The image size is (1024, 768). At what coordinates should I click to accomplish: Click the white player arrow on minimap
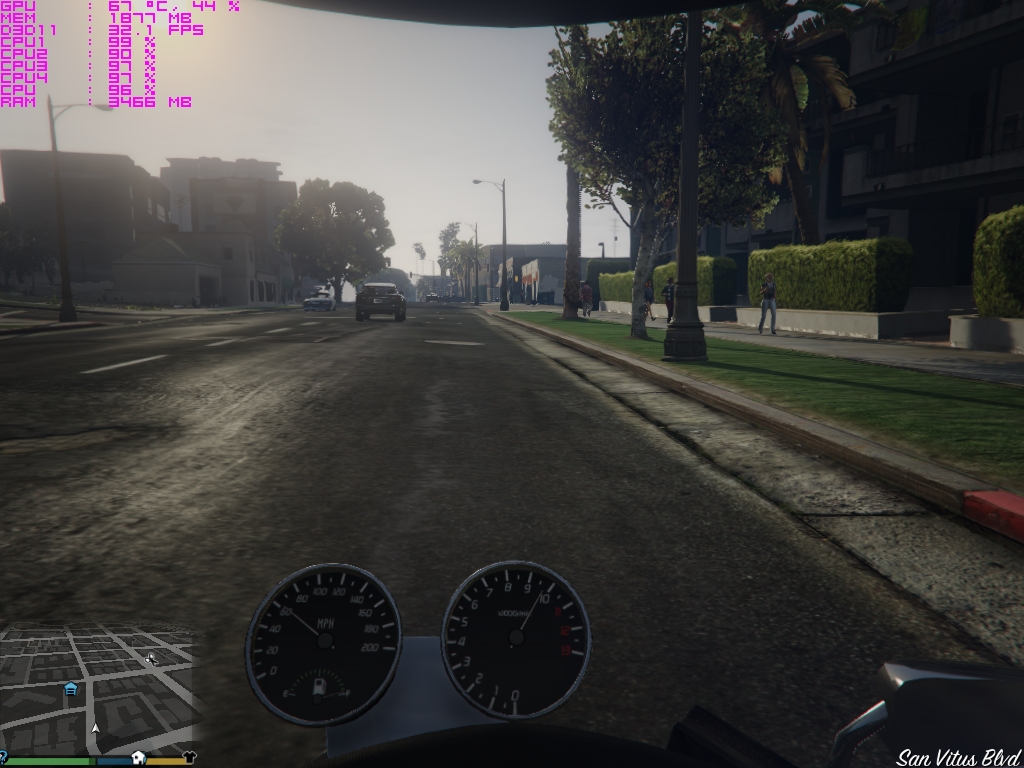95,730
